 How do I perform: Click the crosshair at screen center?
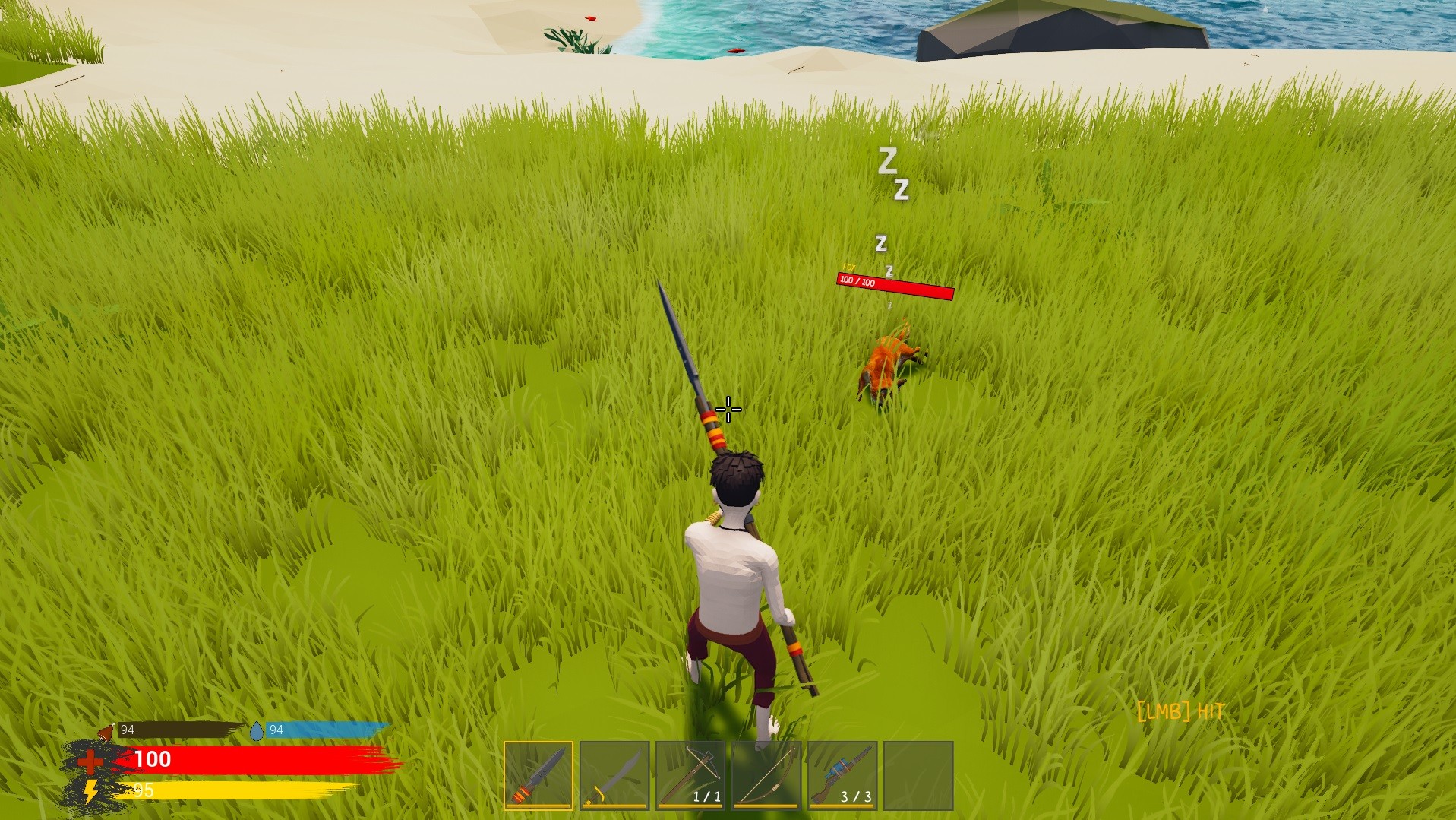pos(728,410)
